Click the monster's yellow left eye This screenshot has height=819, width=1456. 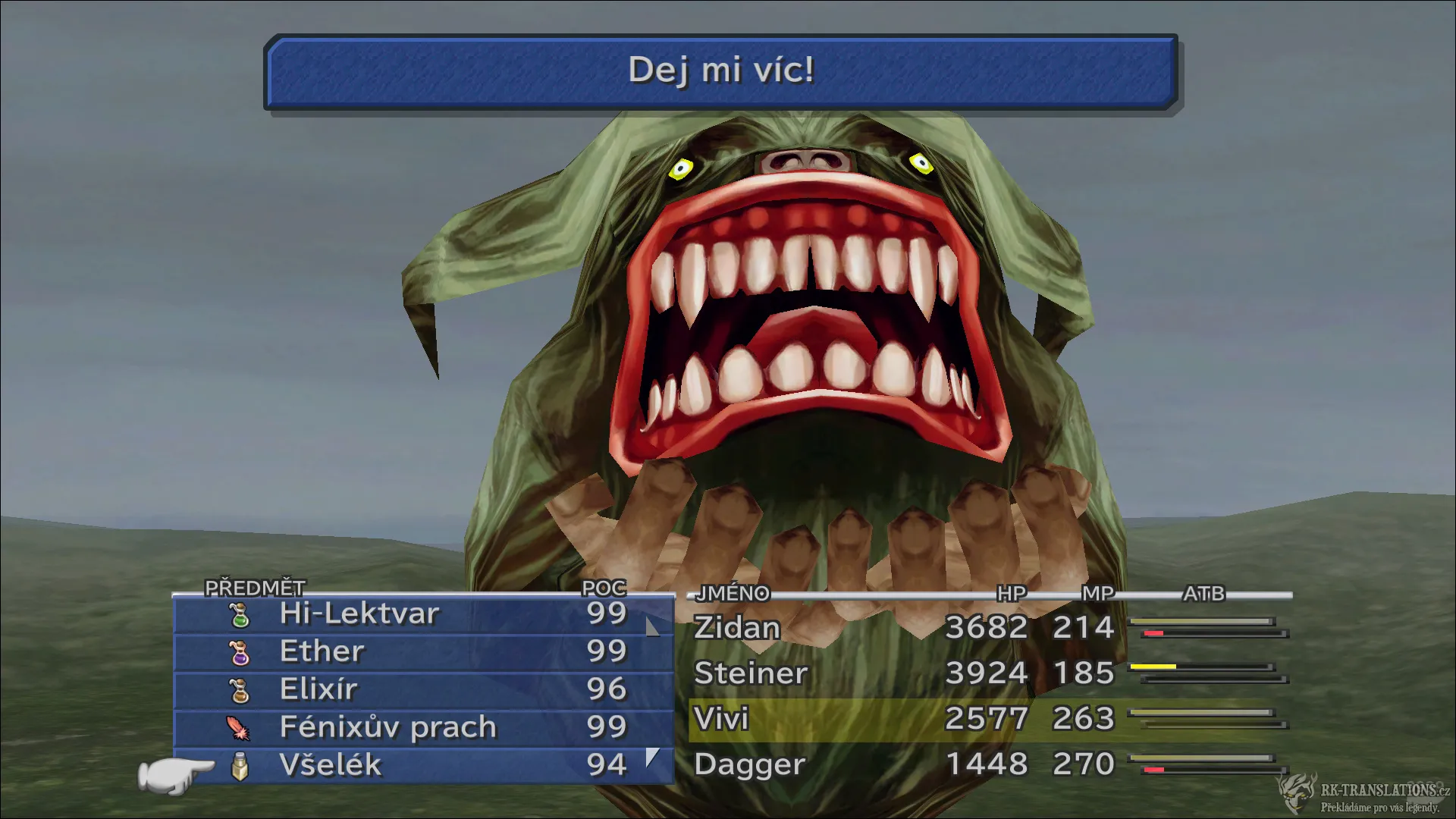680,167
